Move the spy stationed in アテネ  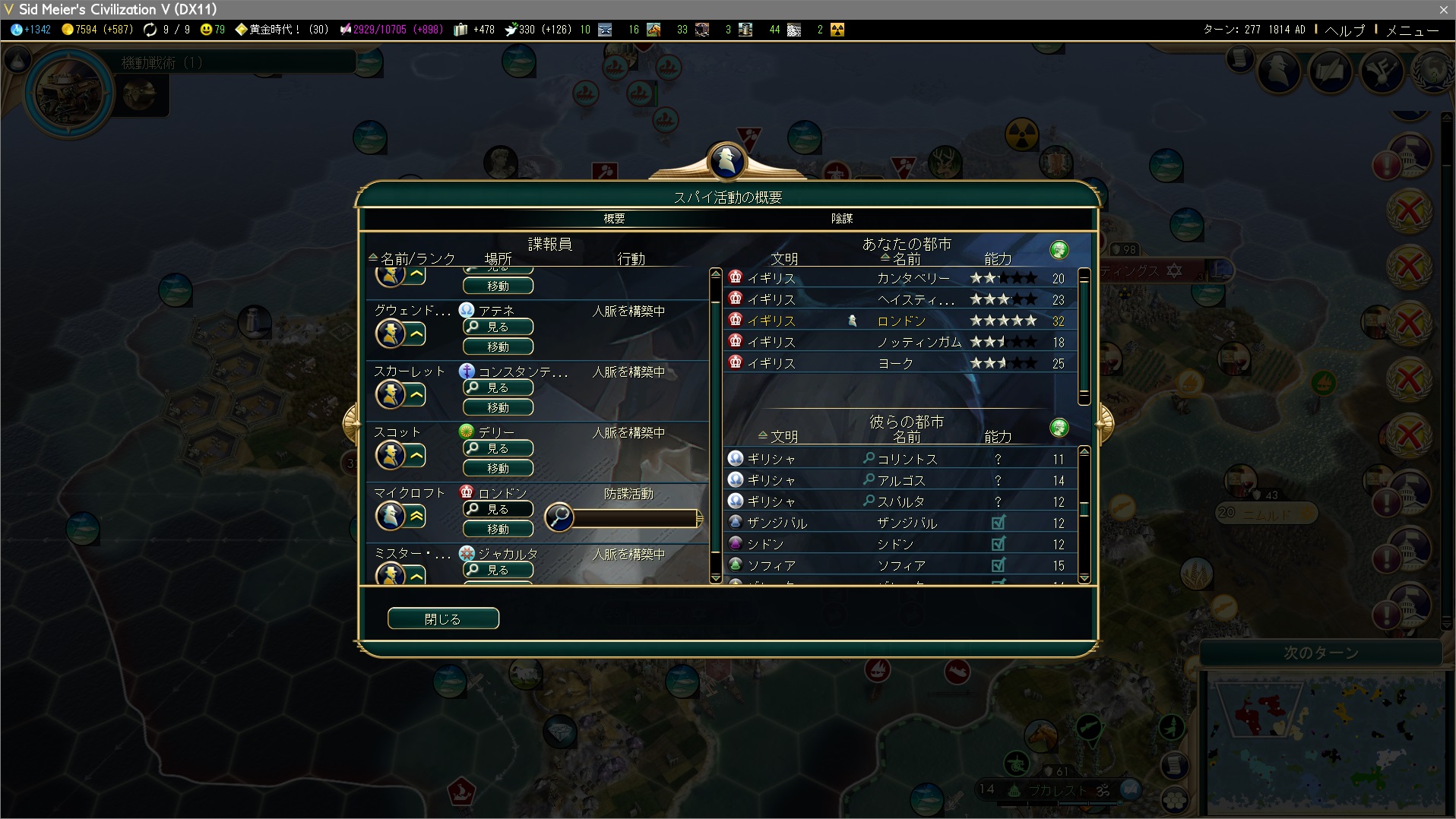point(498,347)
